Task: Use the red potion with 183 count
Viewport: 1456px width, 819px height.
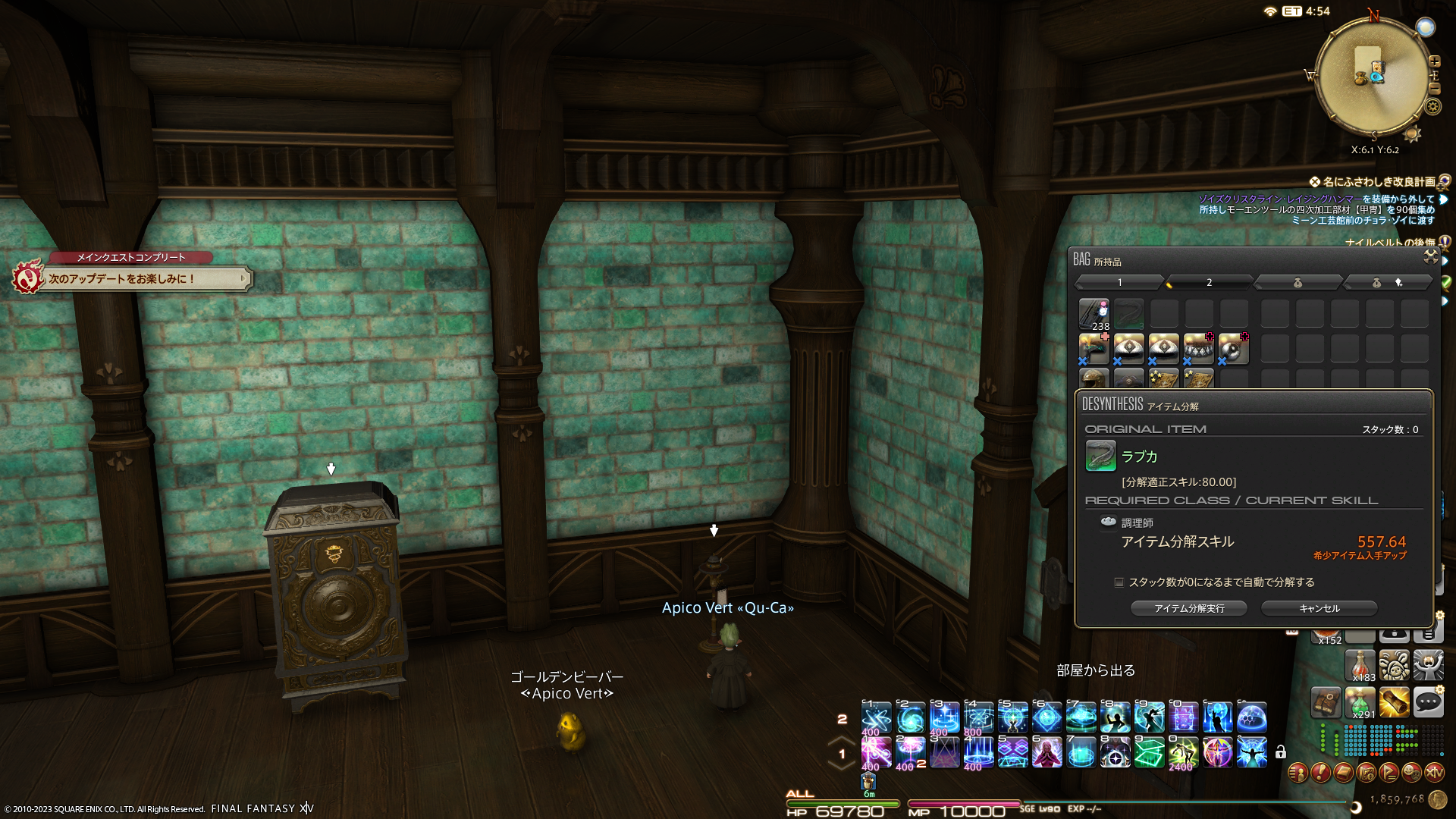Action: click(1360, 665)
